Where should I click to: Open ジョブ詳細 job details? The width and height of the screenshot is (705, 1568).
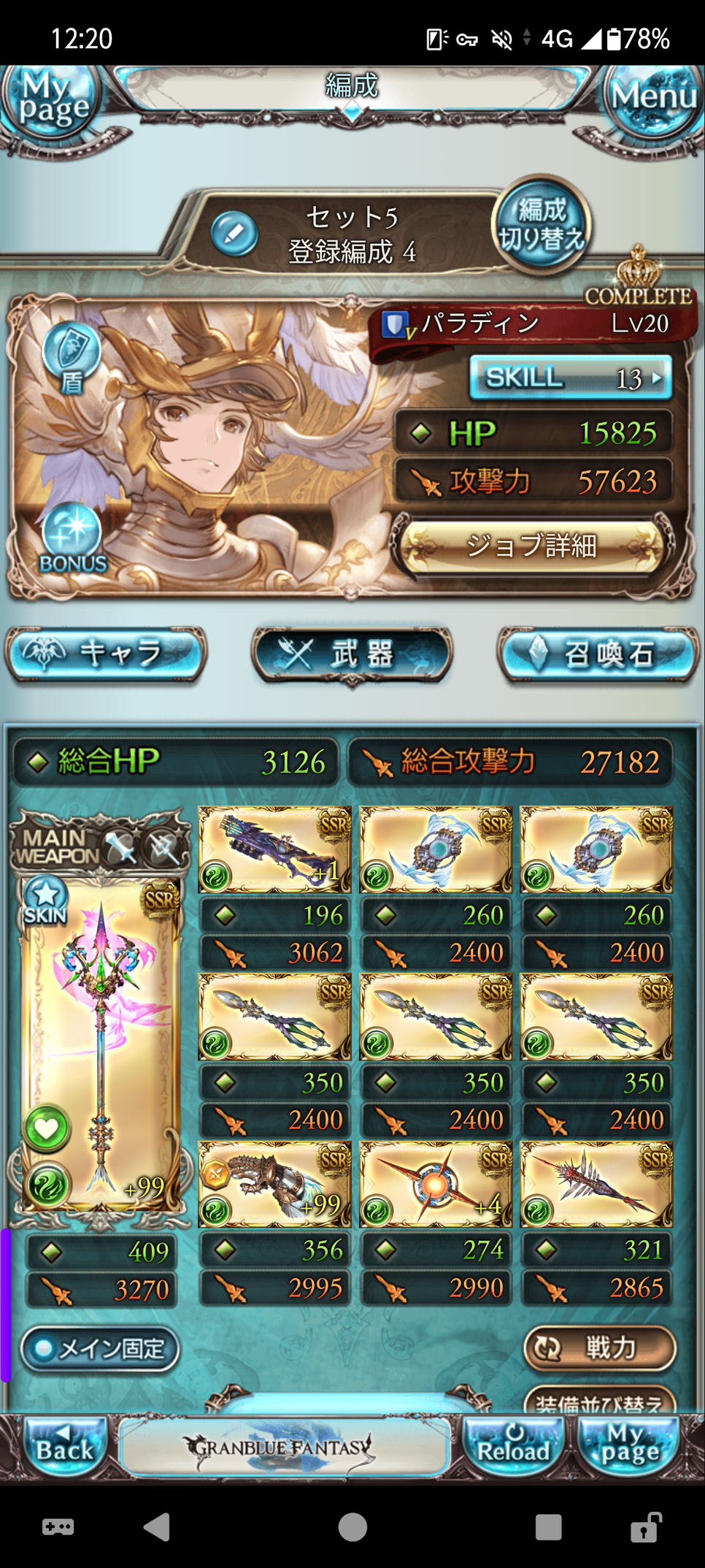tap(531, 546)
